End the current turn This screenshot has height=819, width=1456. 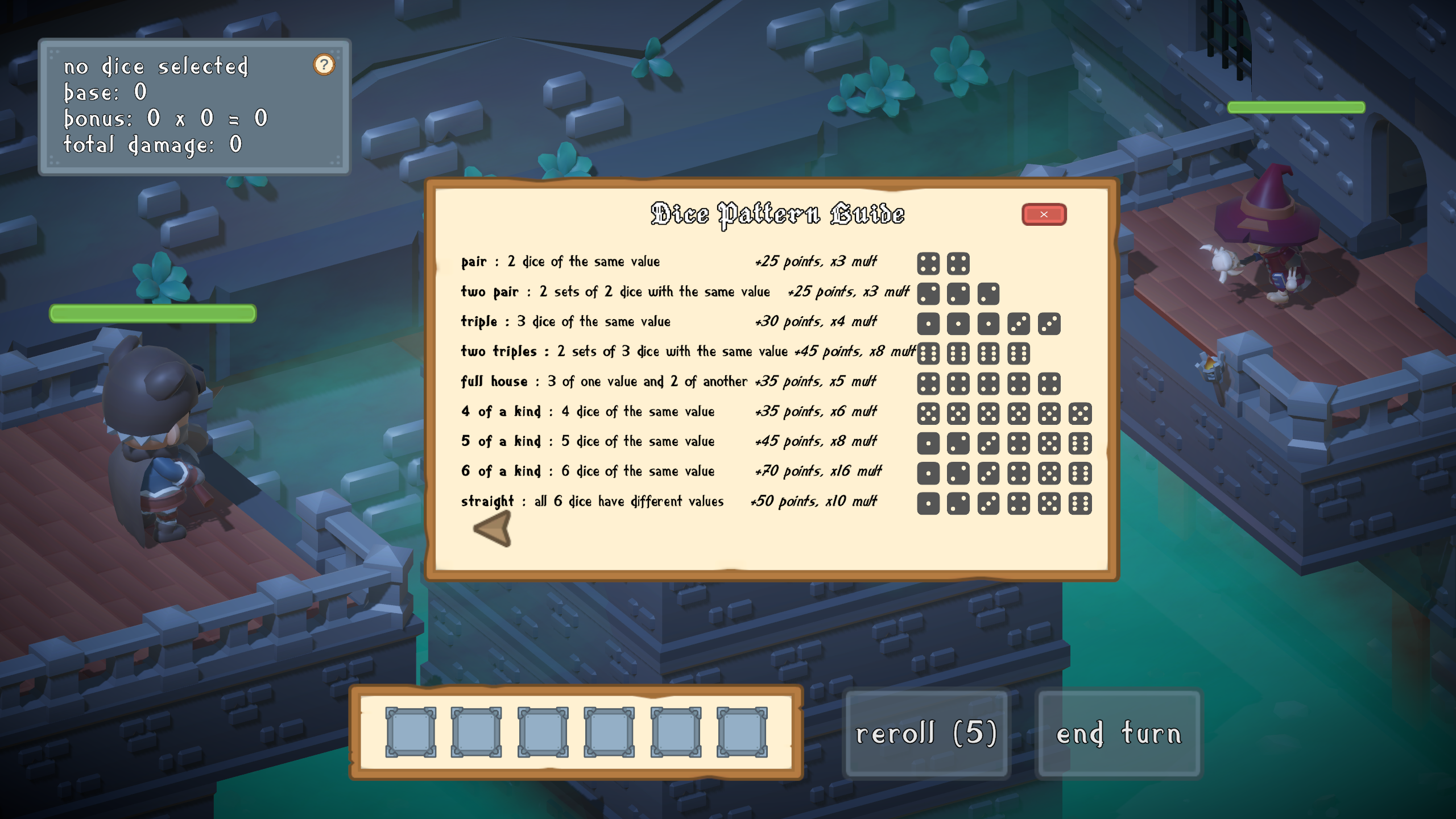coord(1119,733)
